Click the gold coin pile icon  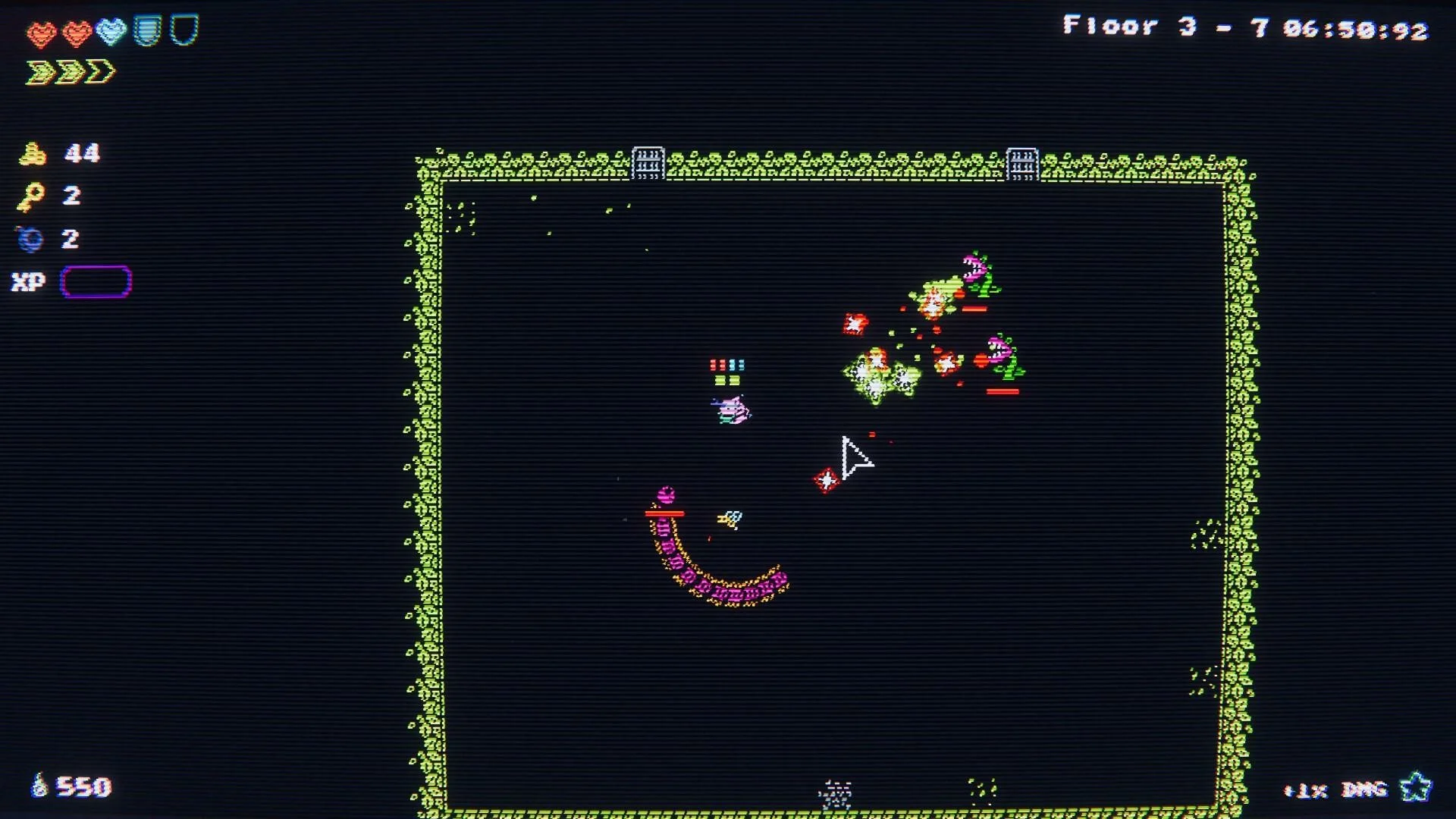pyautogui.click(x=32, y=154)
